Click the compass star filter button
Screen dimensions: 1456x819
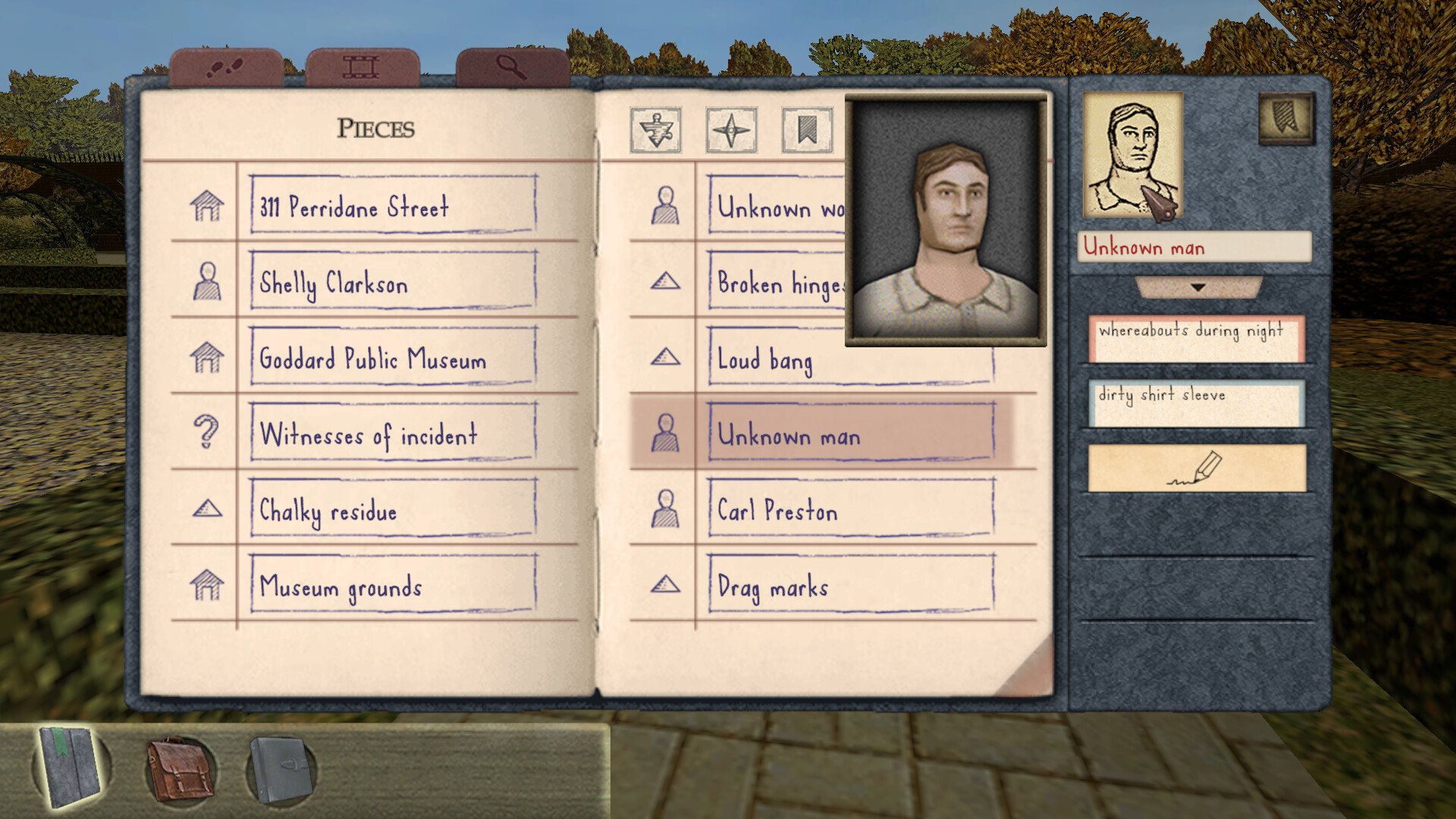tap(731, 130)
